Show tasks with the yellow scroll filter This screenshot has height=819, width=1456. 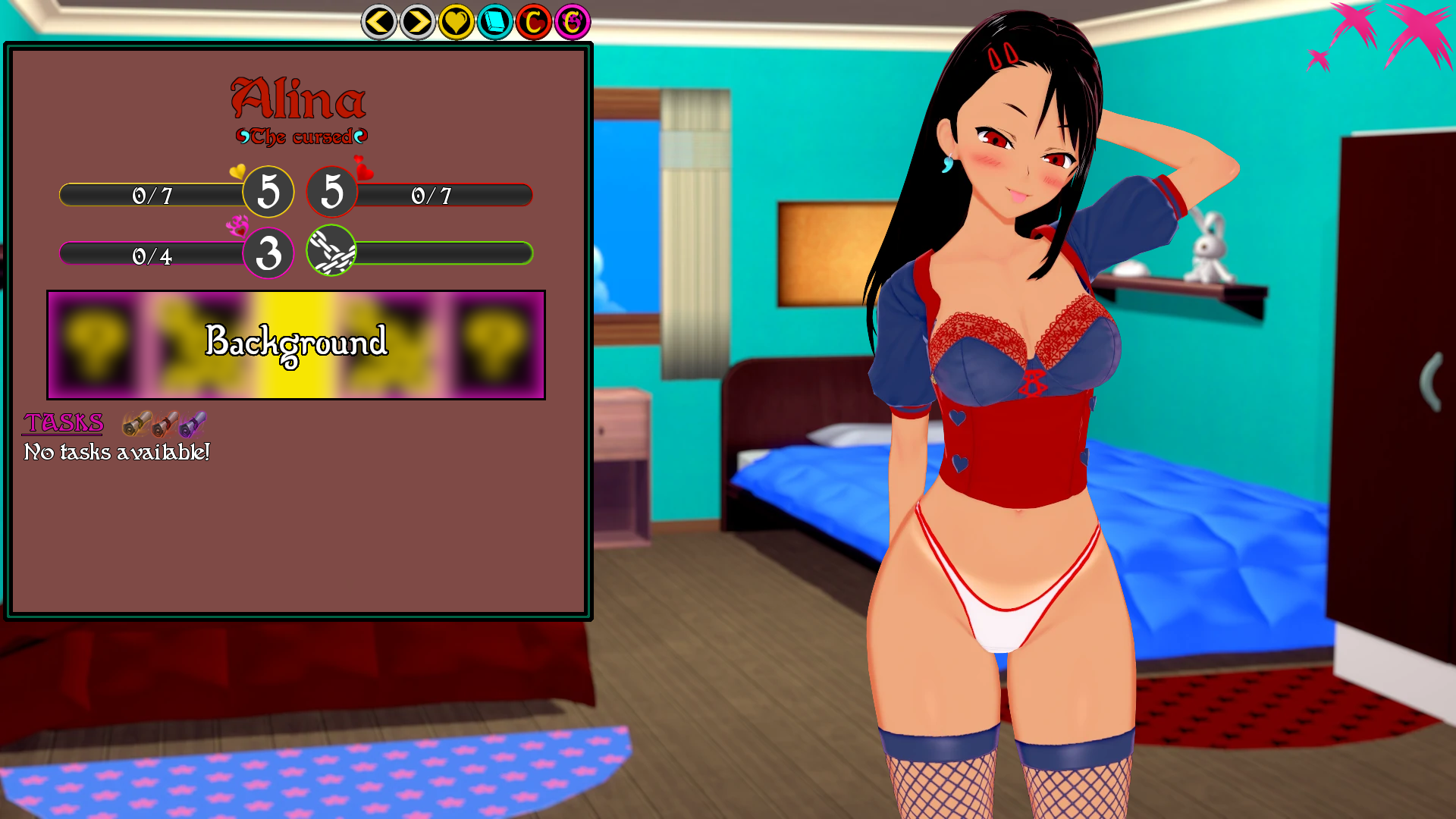pyautogui.click(x=136, y=423)
